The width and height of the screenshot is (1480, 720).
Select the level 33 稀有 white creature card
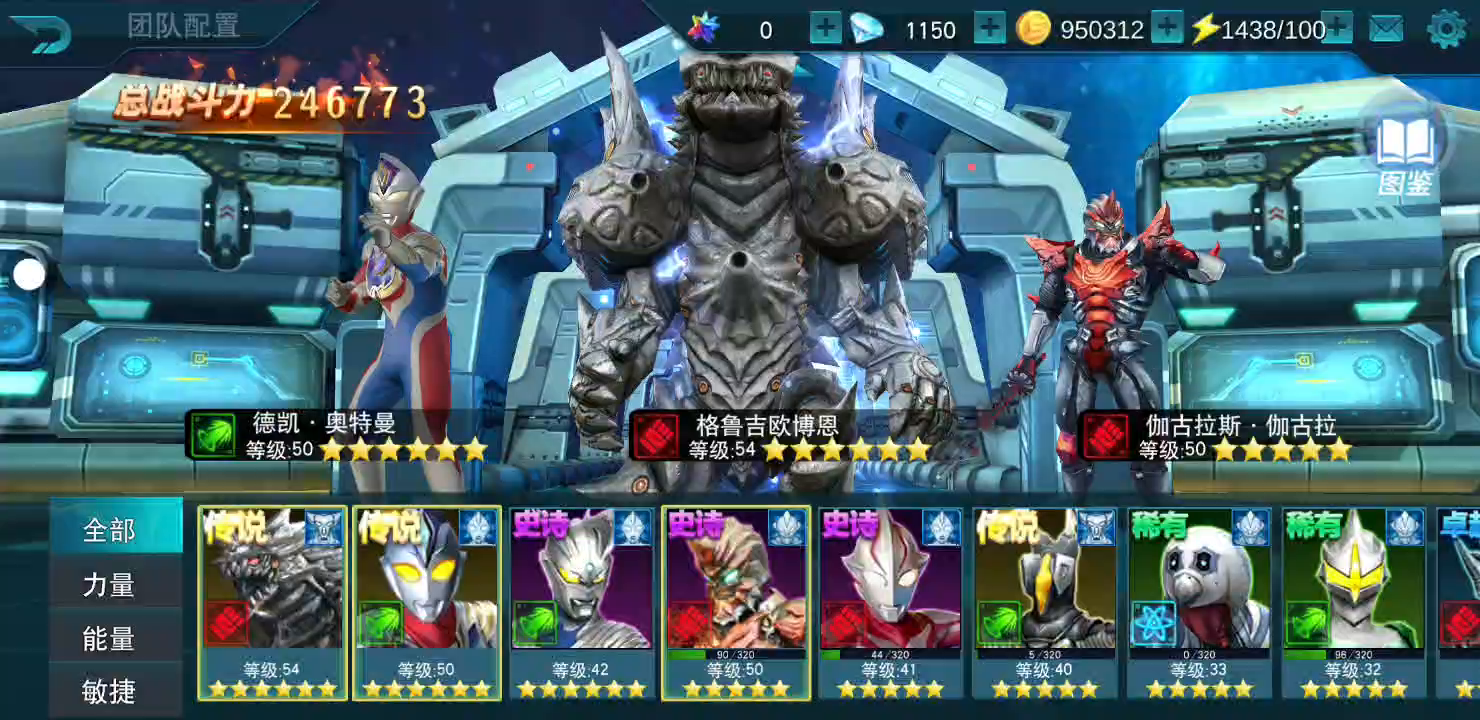pos(1199,602)
